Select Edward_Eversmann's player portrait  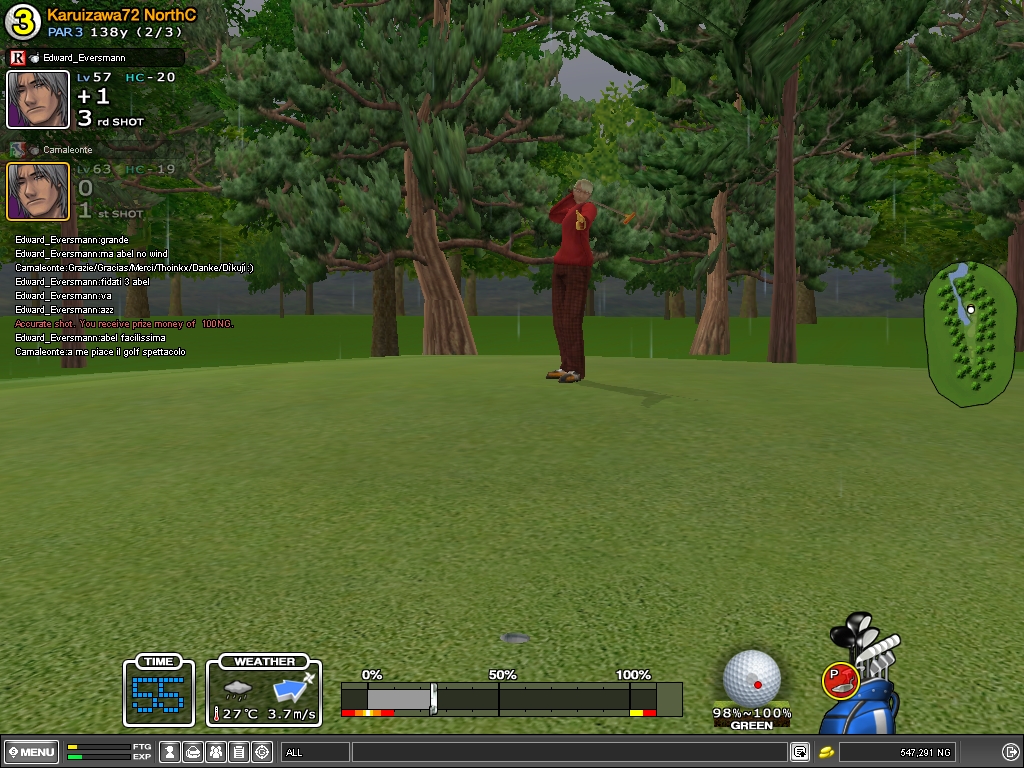pyautogui.click(x=38, y=100)
